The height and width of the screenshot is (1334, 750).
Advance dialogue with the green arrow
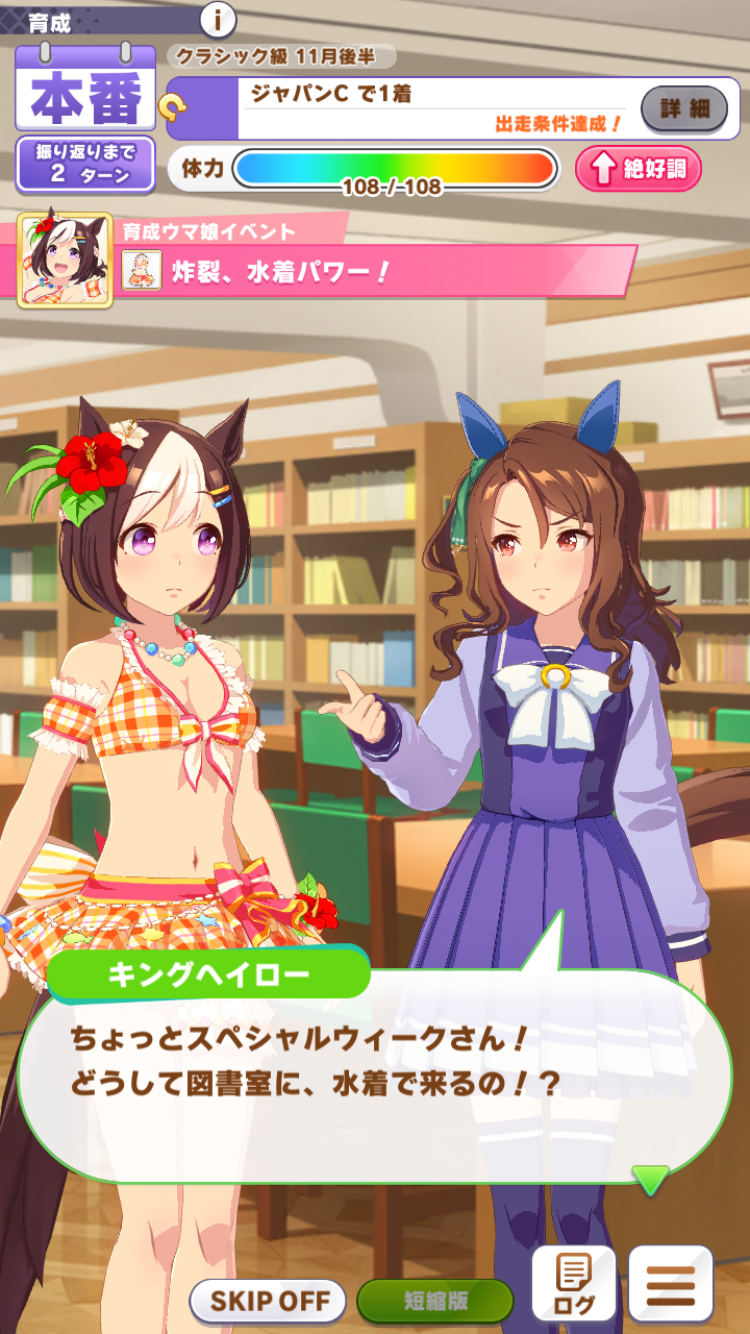click(651, 1180)
